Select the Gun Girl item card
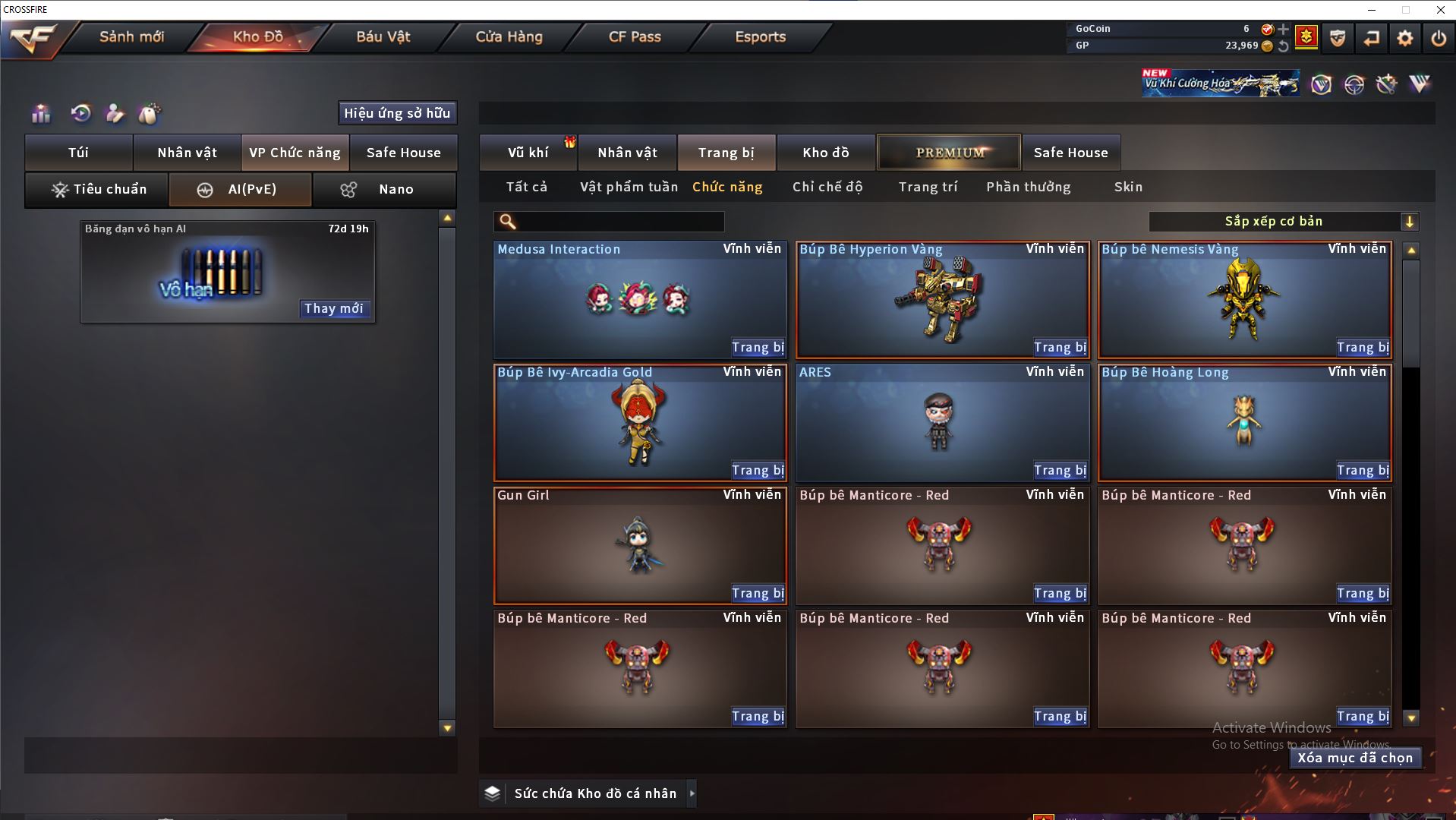This screenshot has height=820, width=1456. click(639, 545)
